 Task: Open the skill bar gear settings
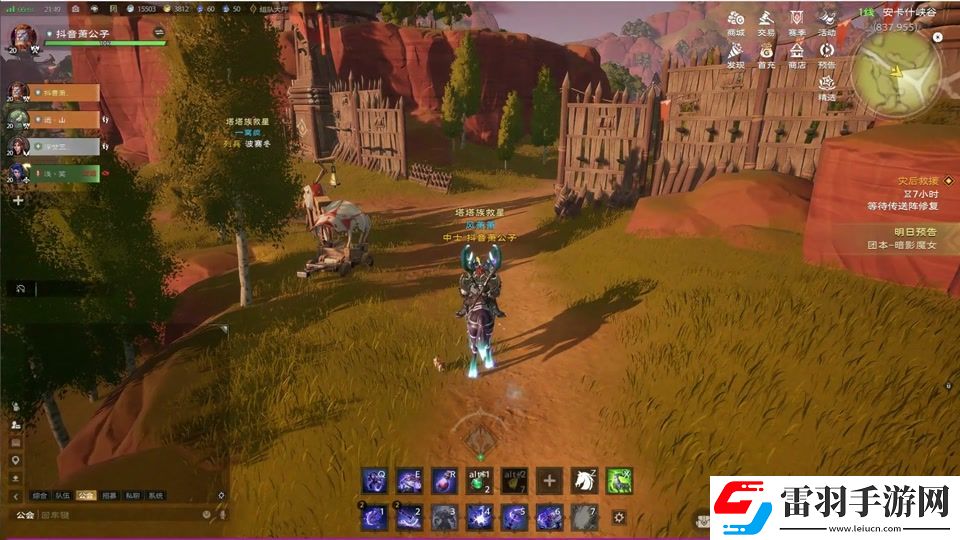click(x=619, y=517)
